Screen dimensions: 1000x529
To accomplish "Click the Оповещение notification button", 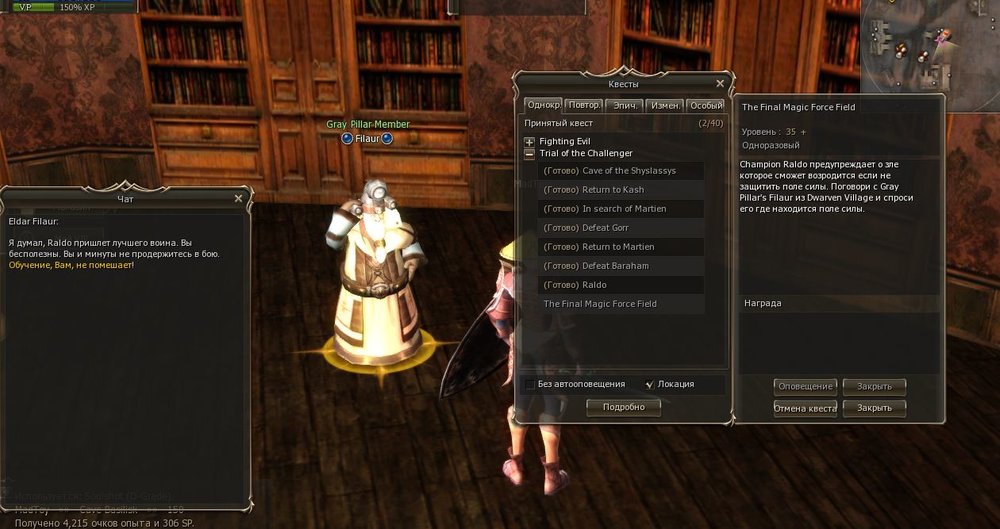I will (x=805, y=387).
